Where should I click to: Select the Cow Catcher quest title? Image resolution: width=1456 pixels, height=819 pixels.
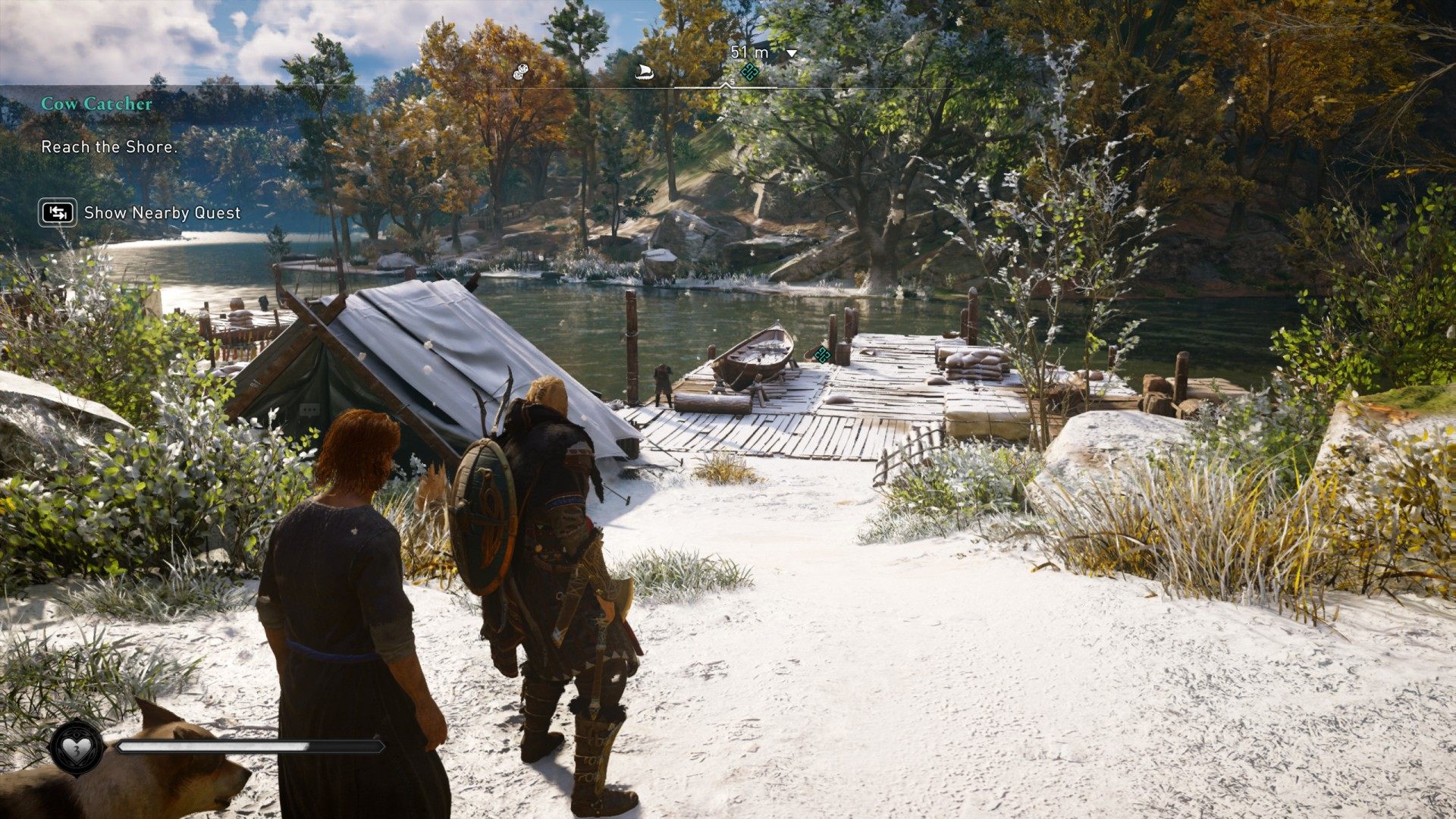(96, 104)
